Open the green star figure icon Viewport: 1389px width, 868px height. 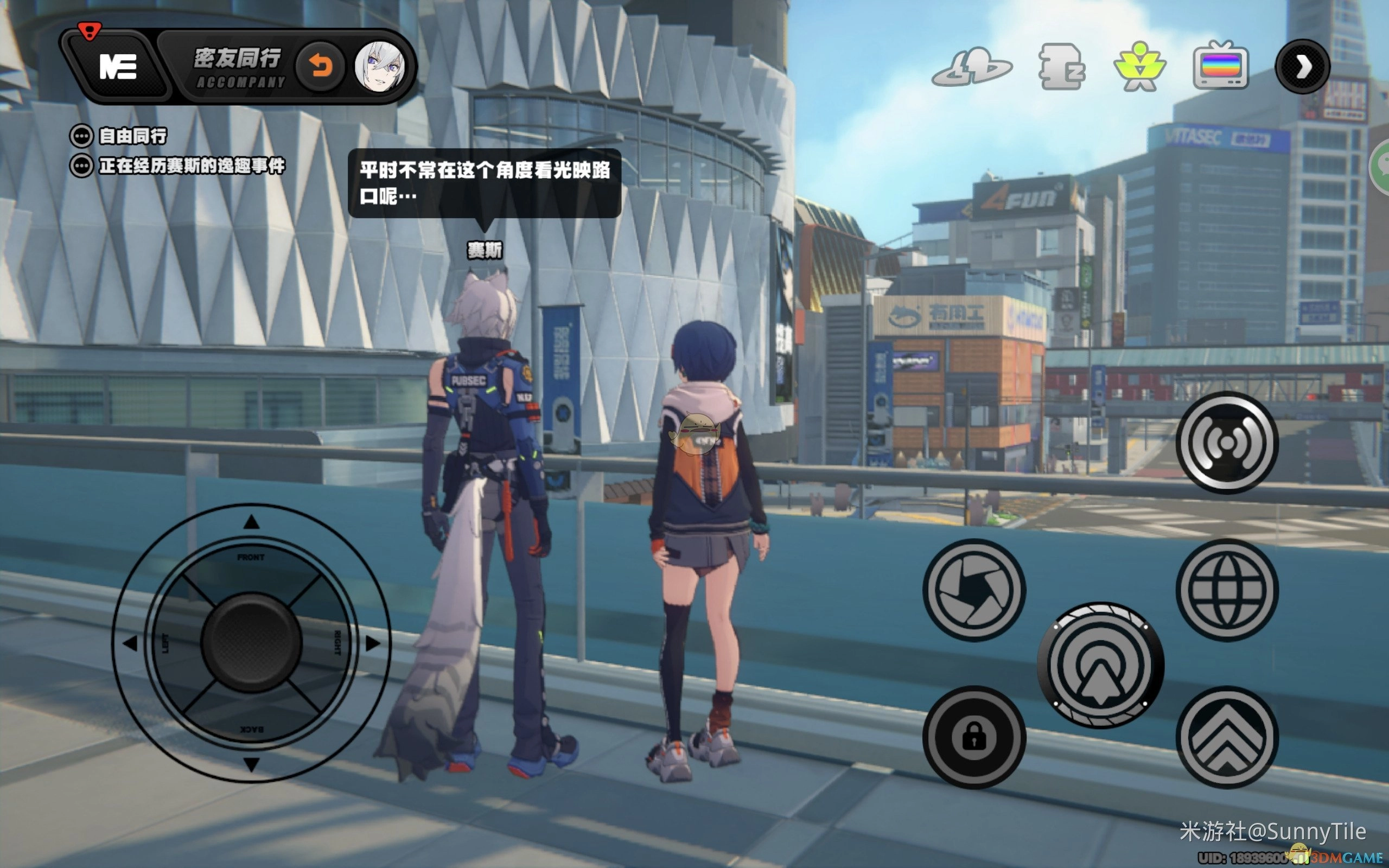1139,67
